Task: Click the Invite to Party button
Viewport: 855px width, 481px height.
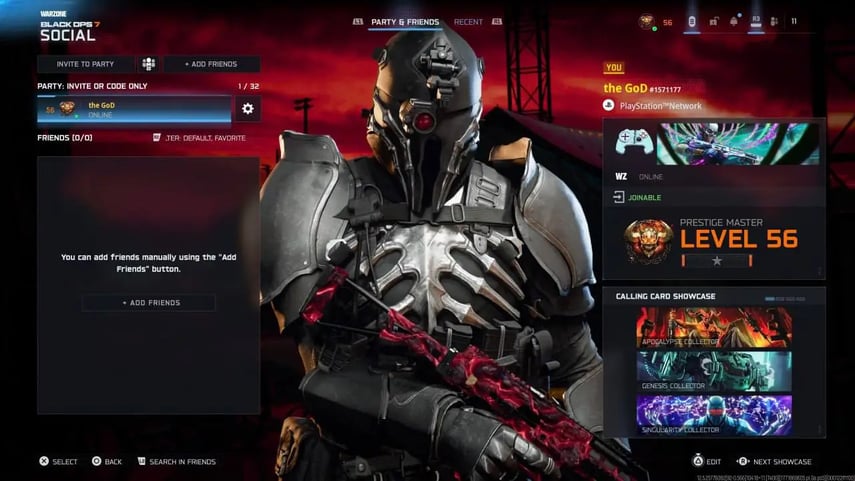Action: click(85, 64)
